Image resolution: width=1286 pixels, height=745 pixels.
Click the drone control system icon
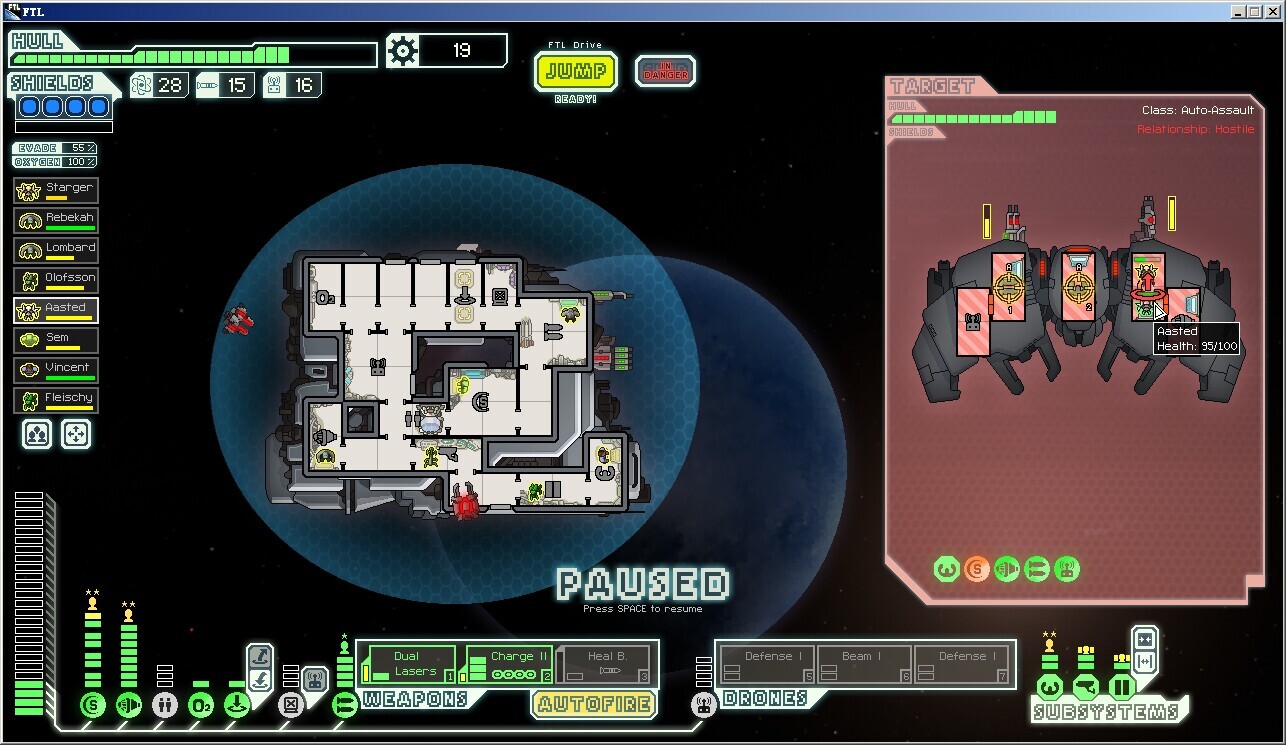tap(703, 705)
